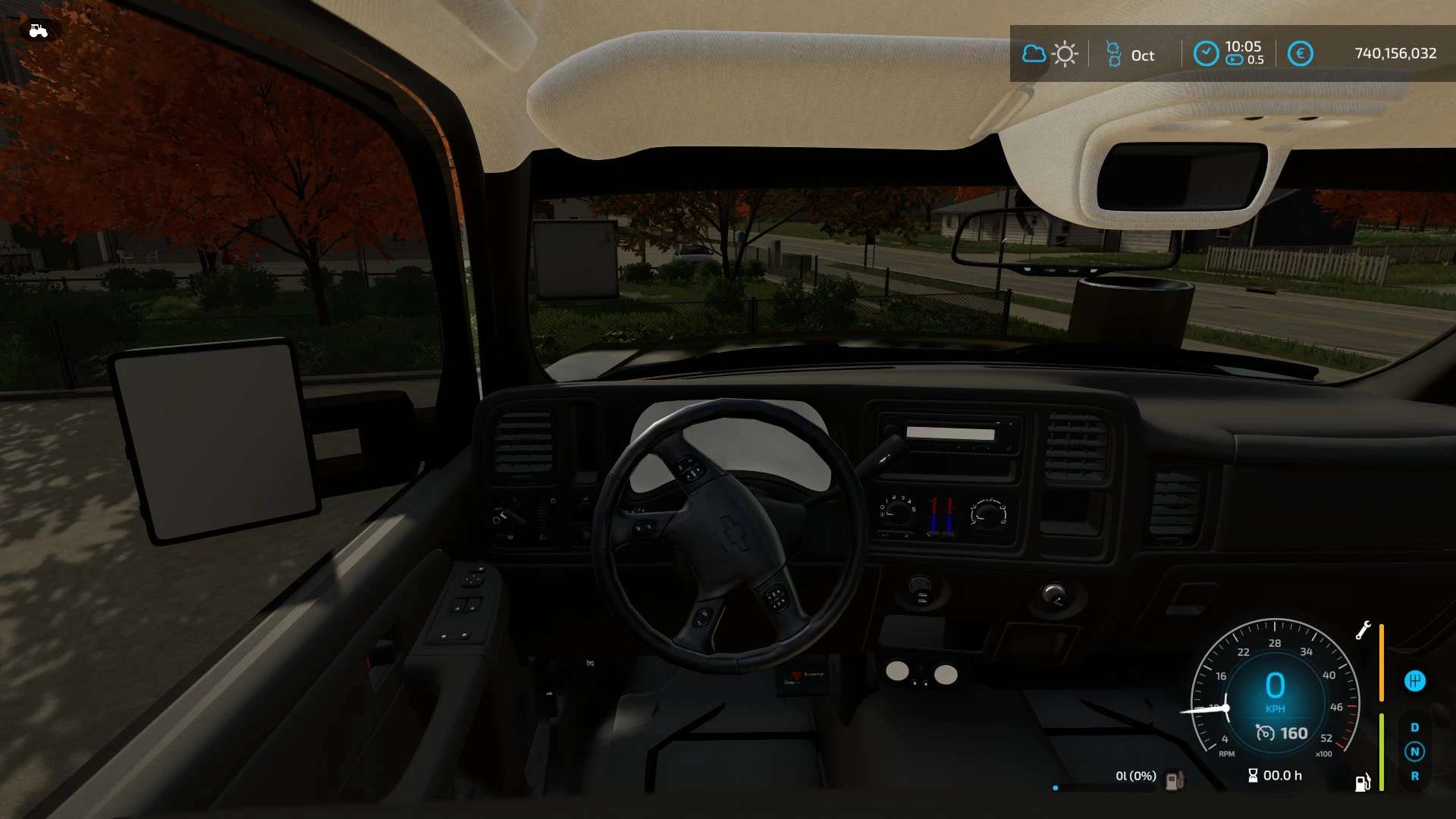Click the Oct season calendar icon
The image size is (1456, 819).
[x=1113, y=55]
